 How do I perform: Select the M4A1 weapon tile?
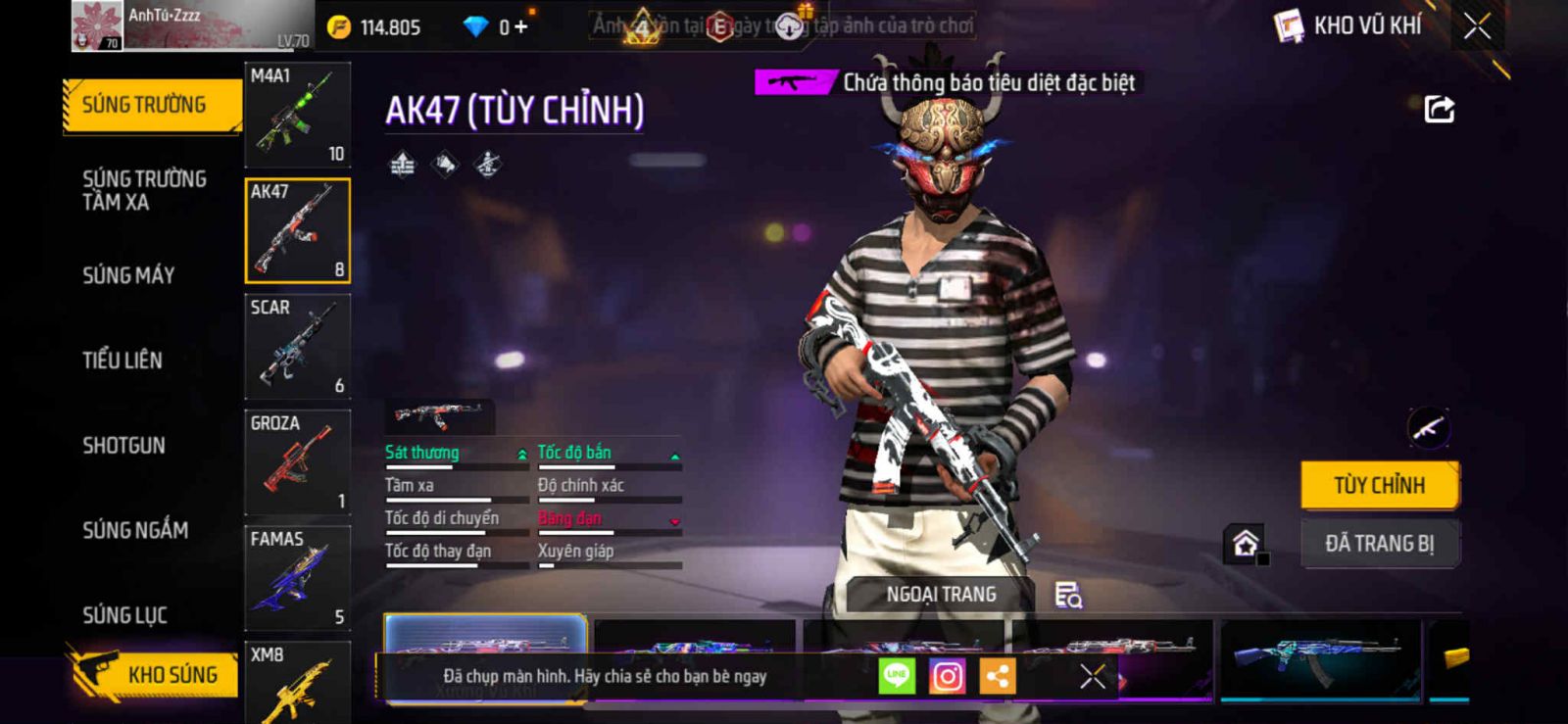pos(297,115)
